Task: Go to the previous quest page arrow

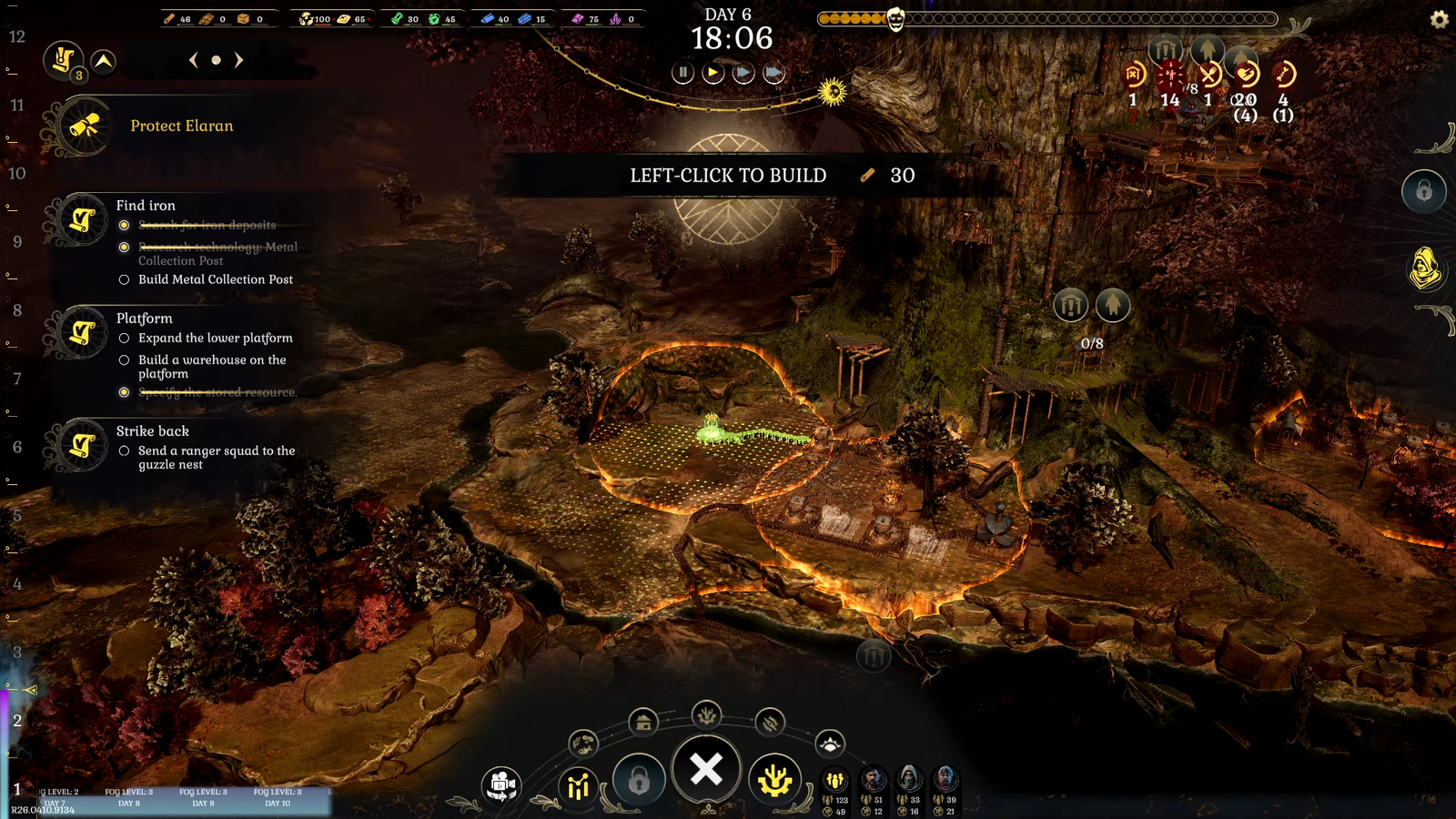Action: (x=193, y=60)
